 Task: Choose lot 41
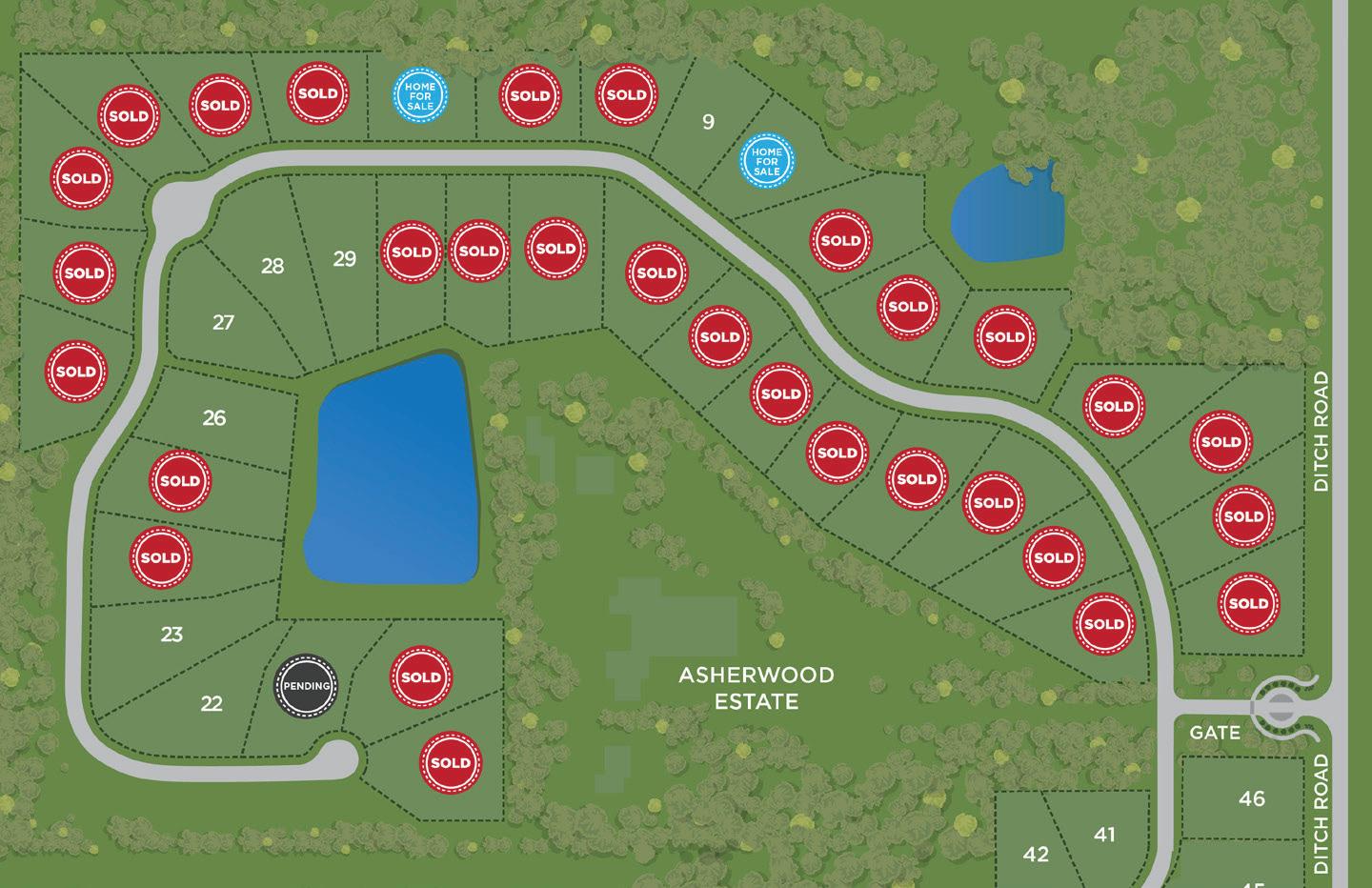coord(1104,835)
